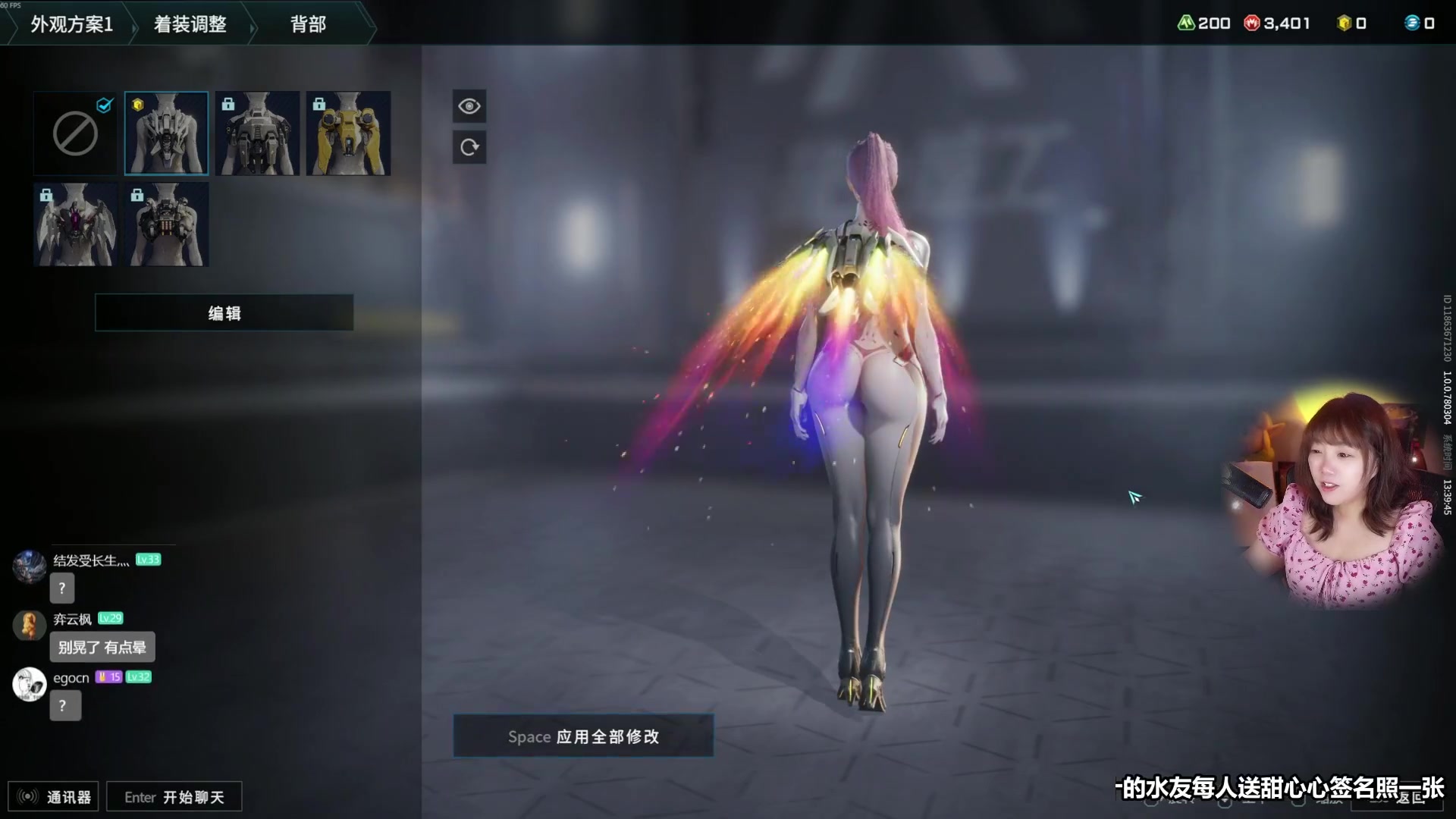The width and height of the screenshot is (1456, 819).
Task: Open the 外观方案1 breadcrumb tab
Action: tap(71, 24)
